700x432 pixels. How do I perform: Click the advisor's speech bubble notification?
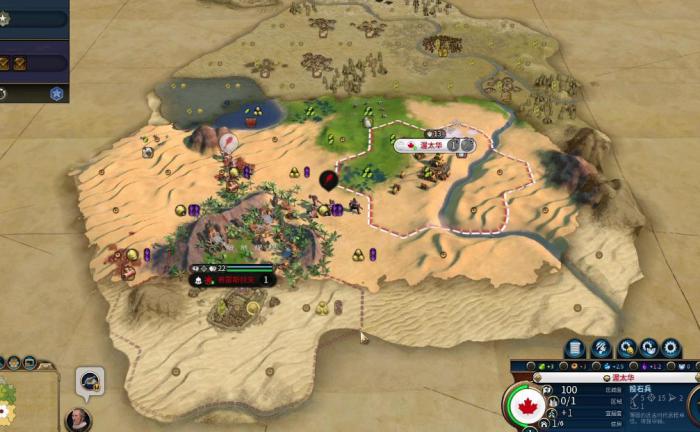[89, 380]
